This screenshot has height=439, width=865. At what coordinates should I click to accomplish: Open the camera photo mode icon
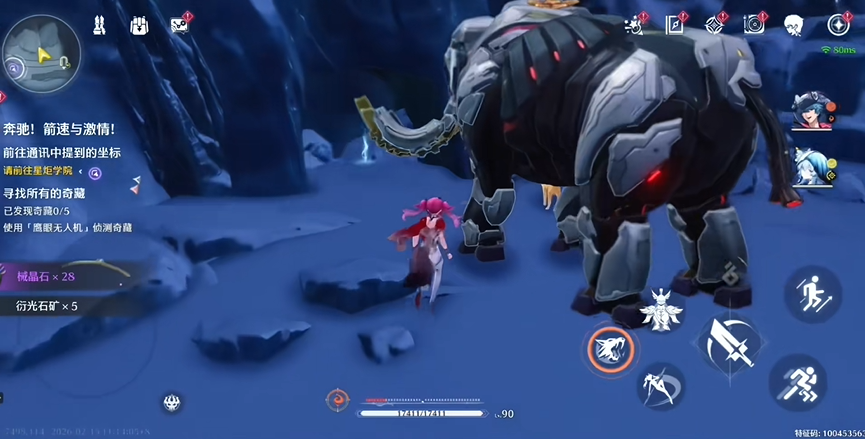click(753, 24)
